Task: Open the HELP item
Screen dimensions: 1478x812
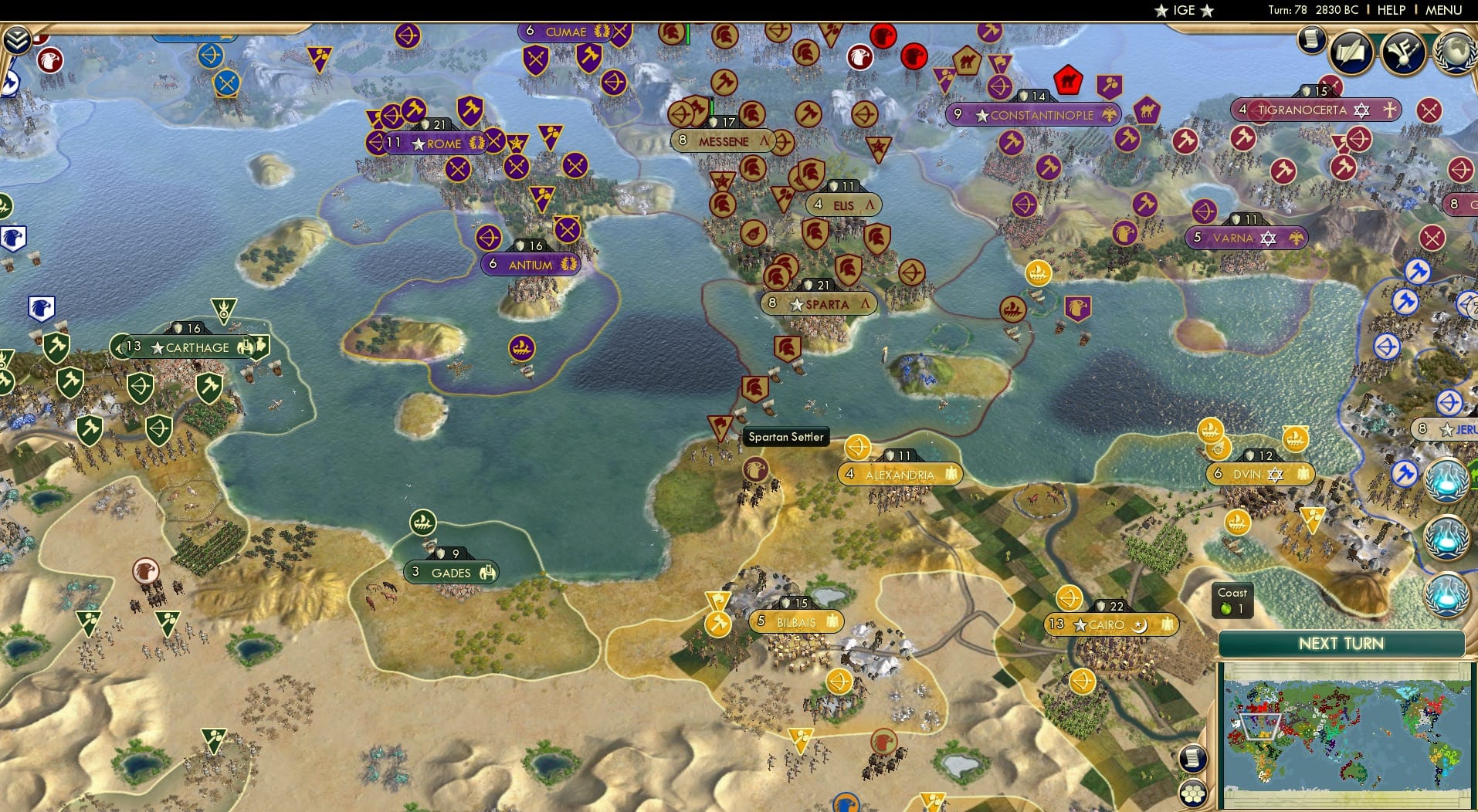Action: point(1390,10)
